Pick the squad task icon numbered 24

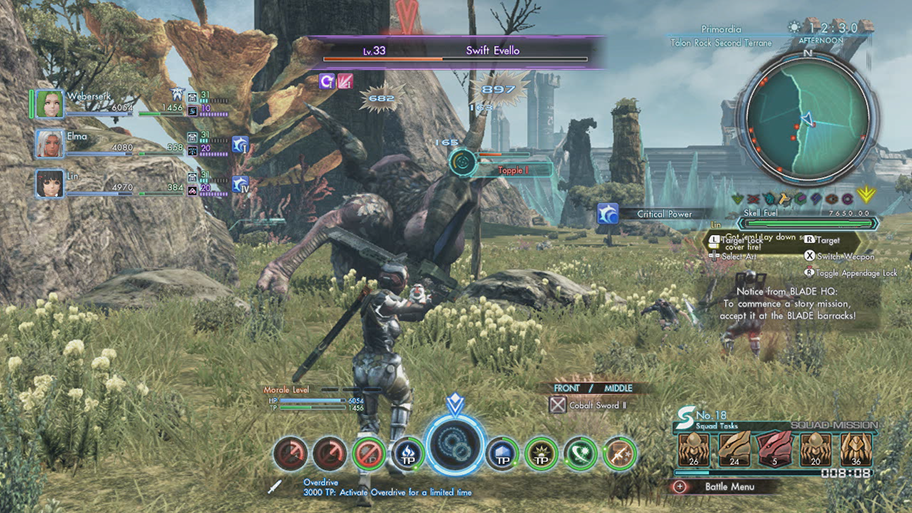[x=733, y=449]
